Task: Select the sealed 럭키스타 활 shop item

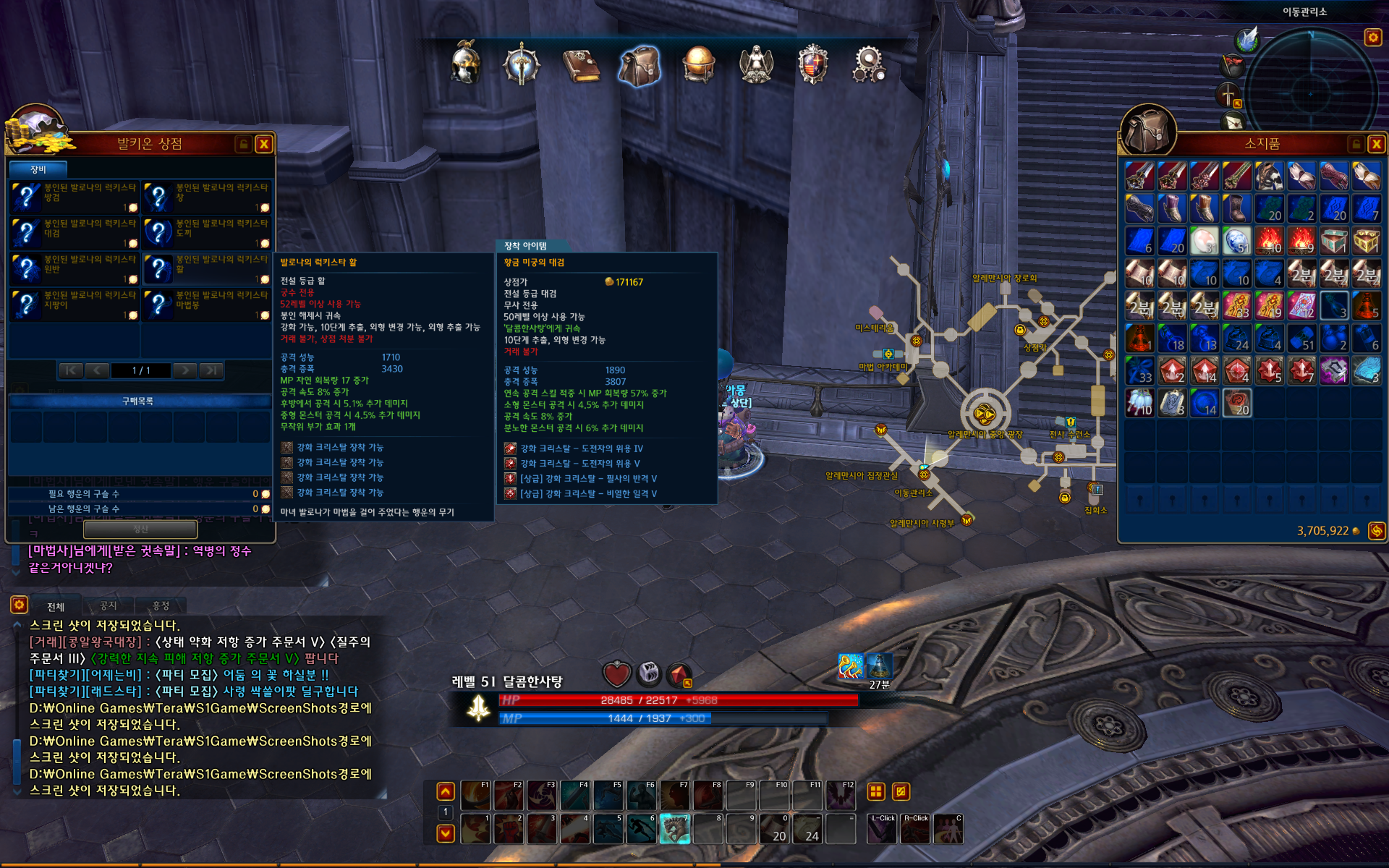Action: (207, 268)
